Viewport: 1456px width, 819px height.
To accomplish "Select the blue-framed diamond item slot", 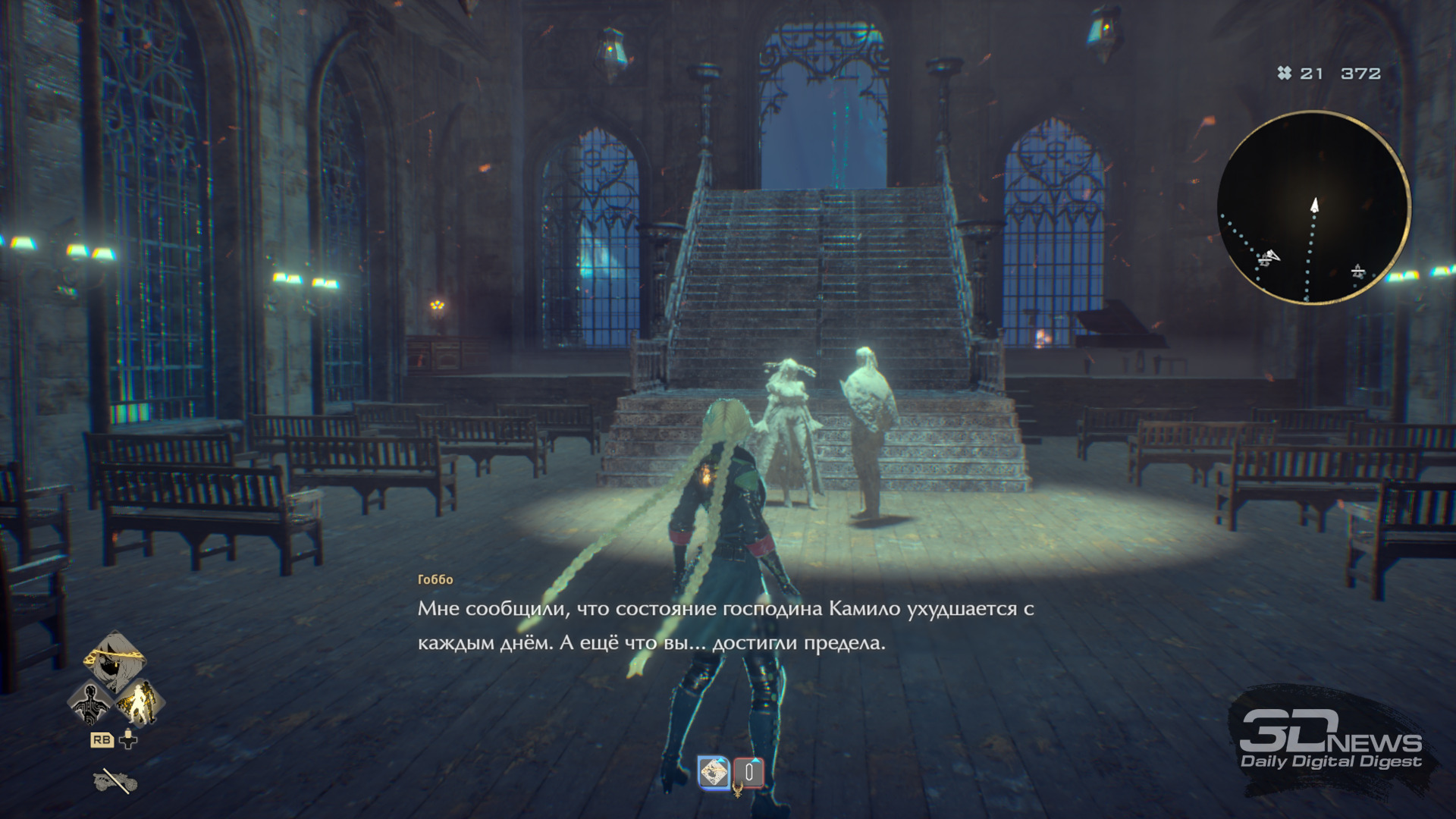I will (x=714, y=773).
